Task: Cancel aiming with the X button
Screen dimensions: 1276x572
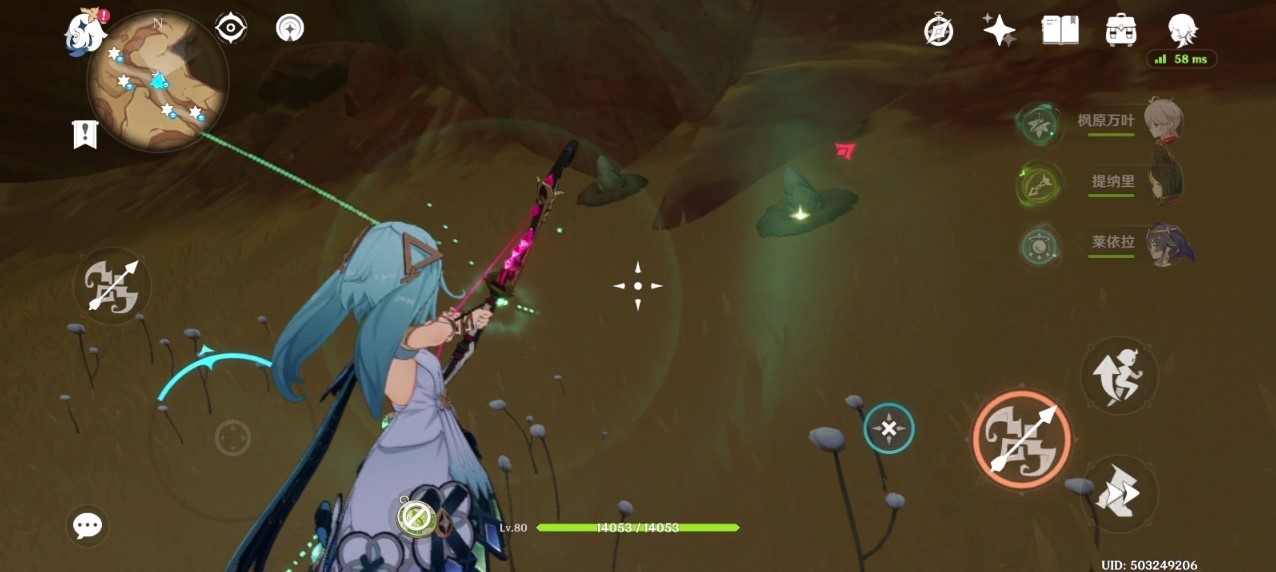Action: (888, 429)
